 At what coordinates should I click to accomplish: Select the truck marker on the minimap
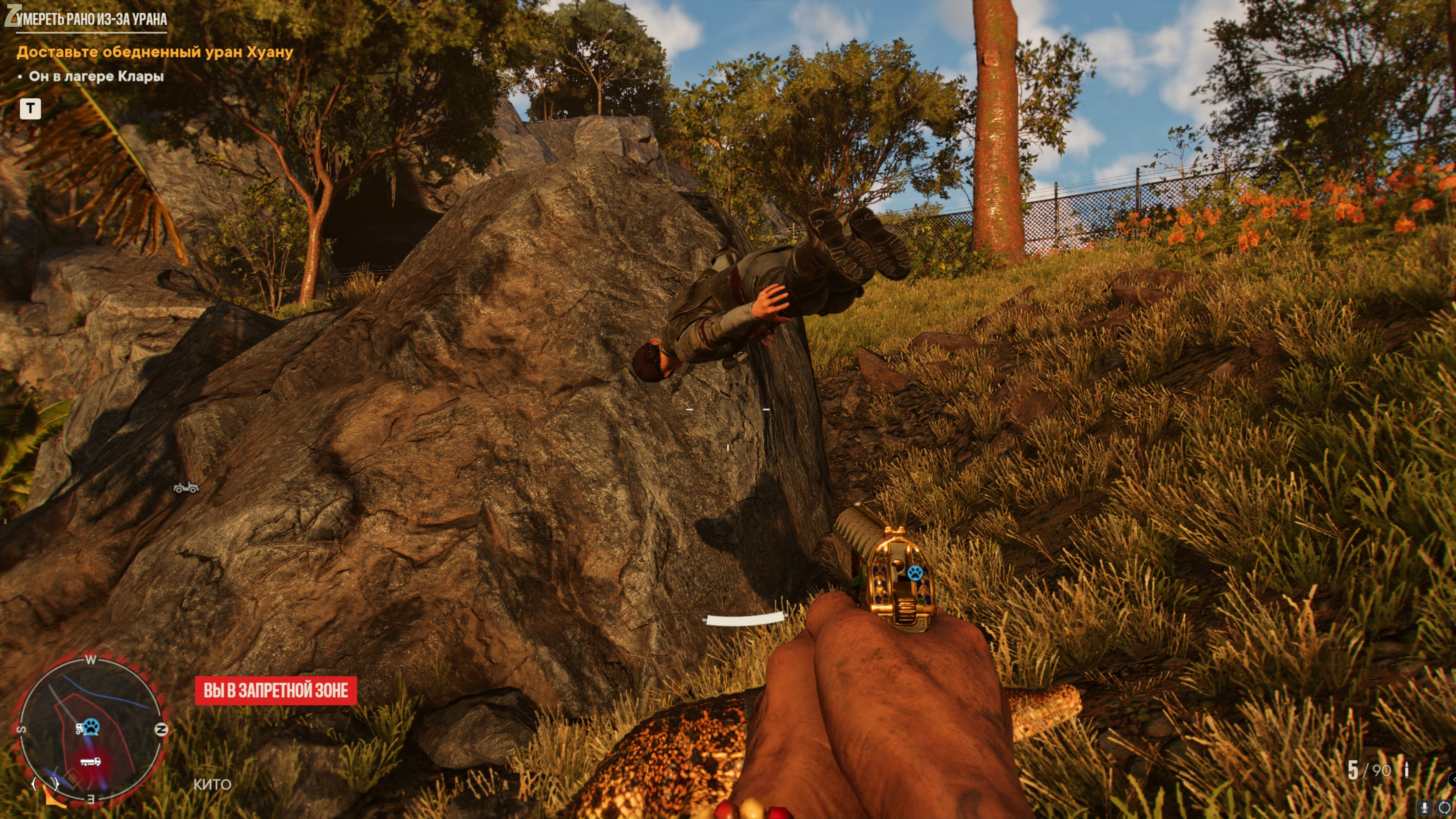click(x=91, y=762)
